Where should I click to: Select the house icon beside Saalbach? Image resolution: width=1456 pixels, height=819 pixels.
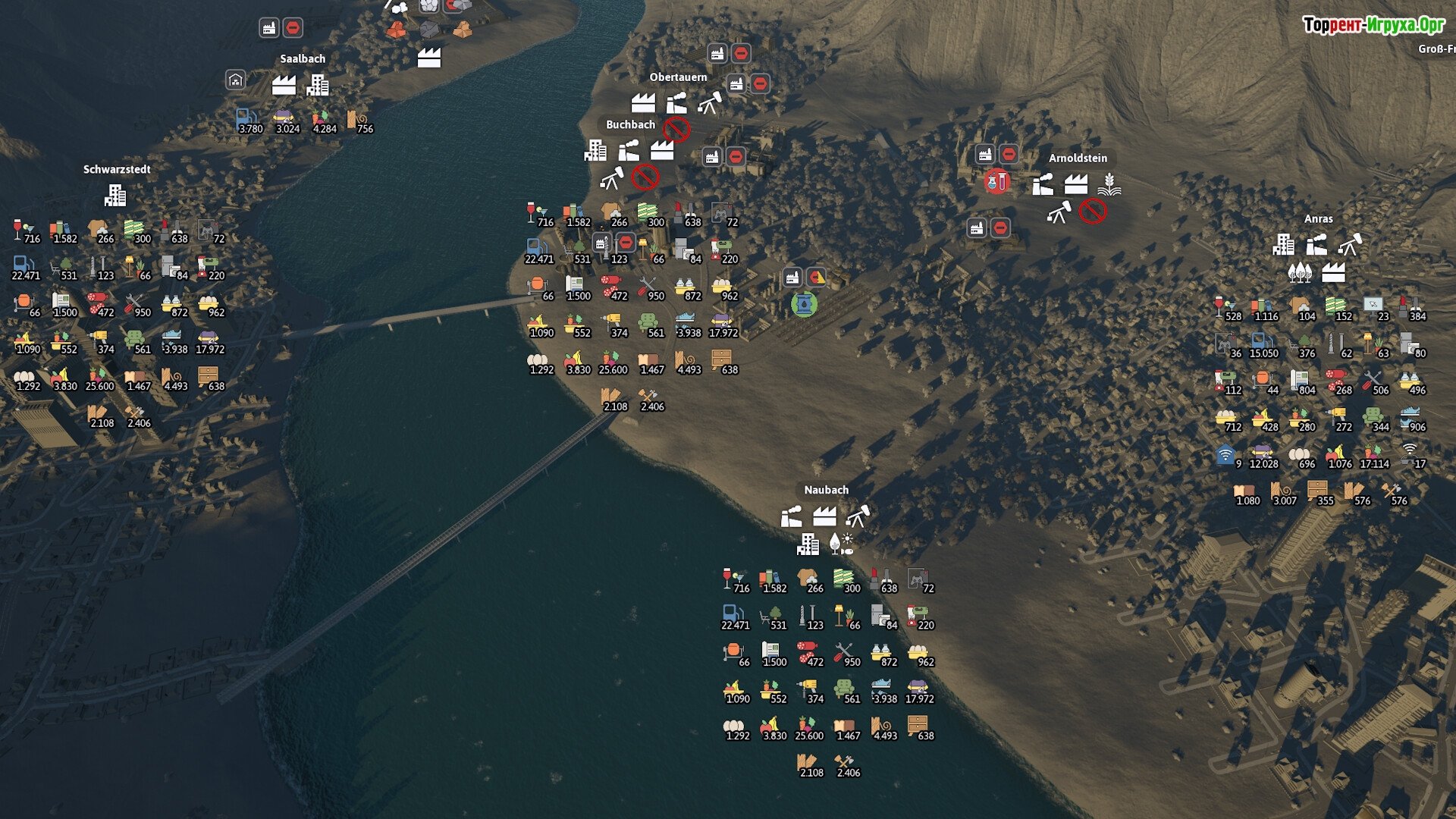(x=236, y=80)
